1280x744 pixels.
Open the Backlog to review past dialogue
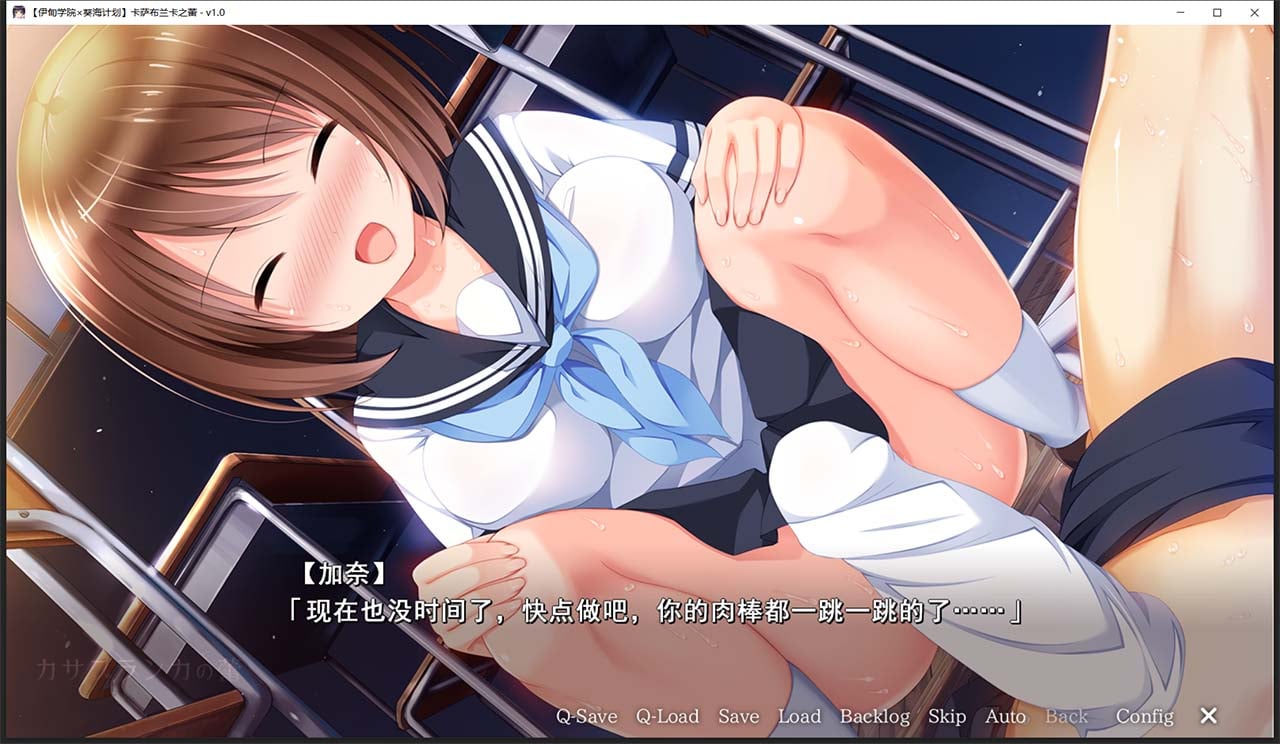coord(874,717)
